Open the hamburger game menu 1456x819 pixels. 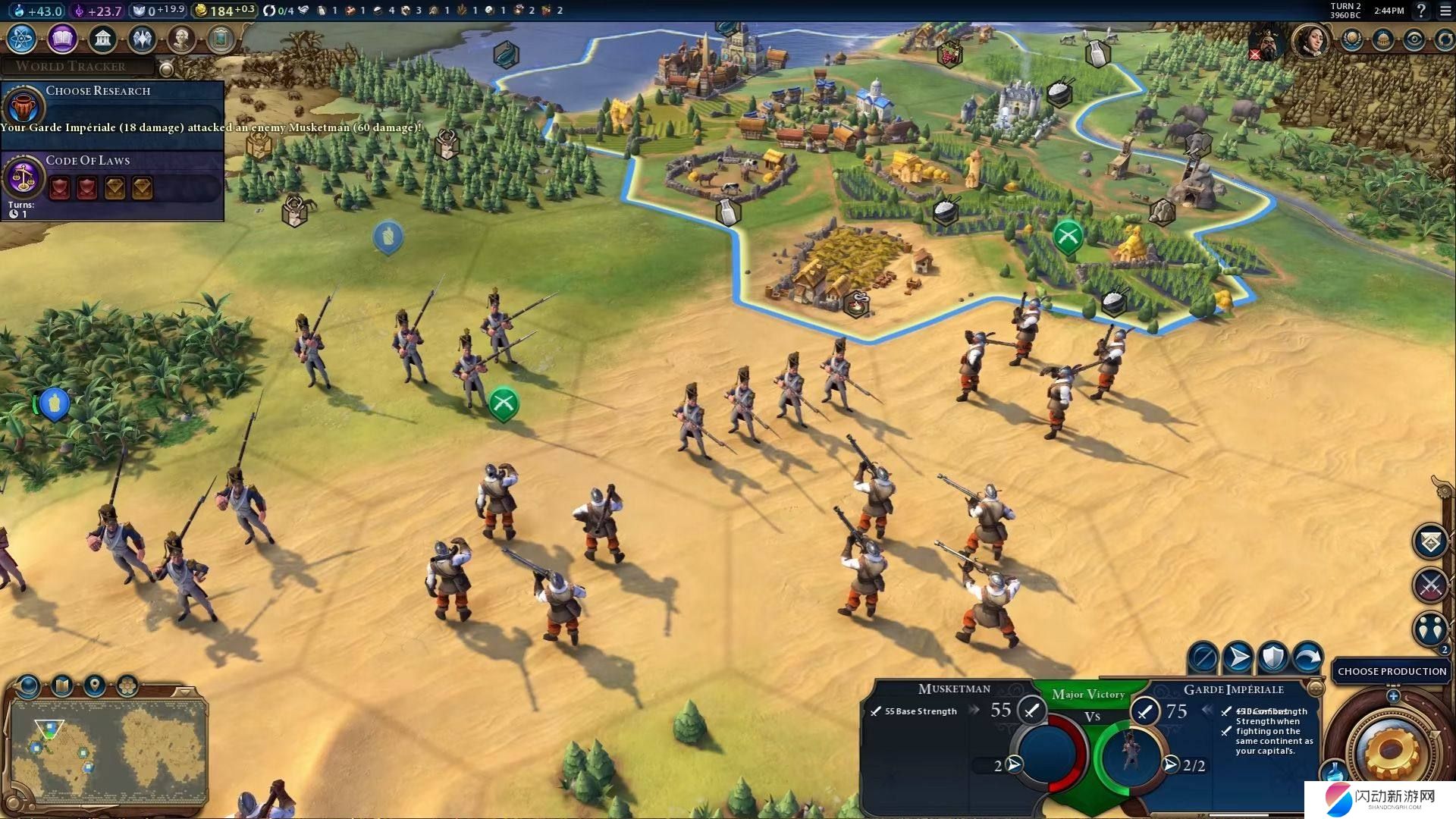tap(1445, 11)
